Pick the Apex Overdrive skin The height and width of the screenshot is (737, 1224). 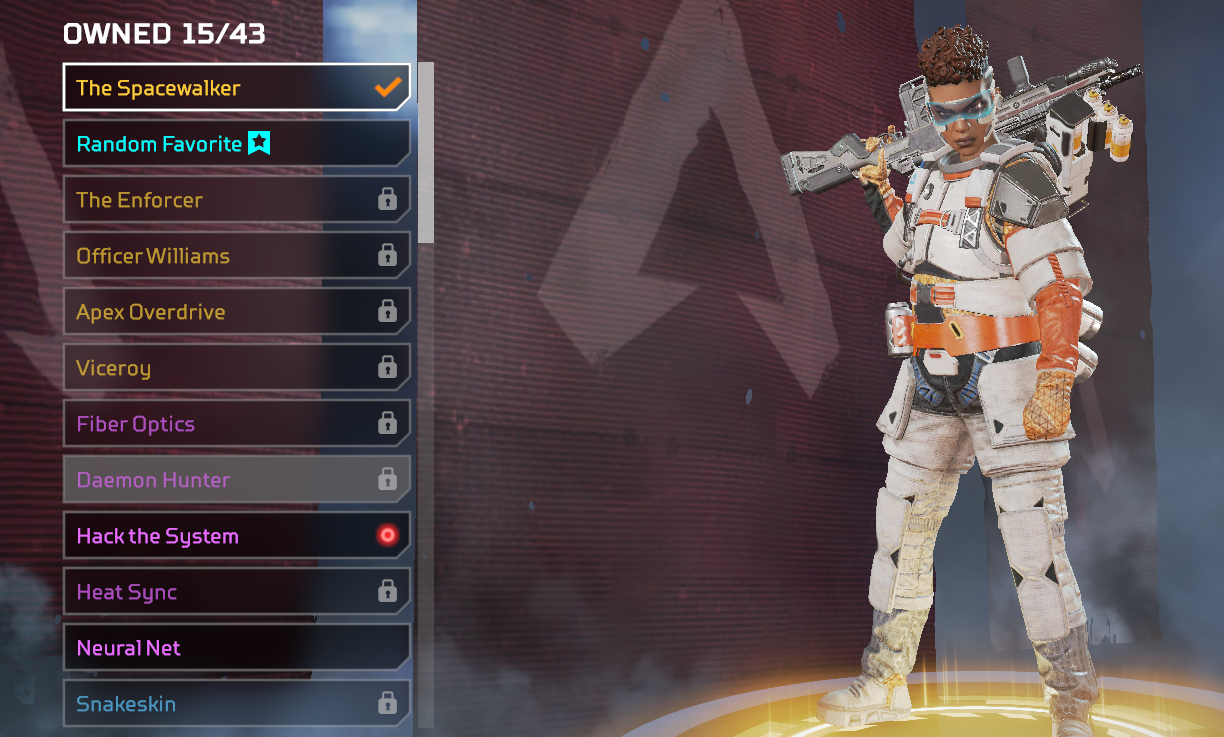(236, 312)
